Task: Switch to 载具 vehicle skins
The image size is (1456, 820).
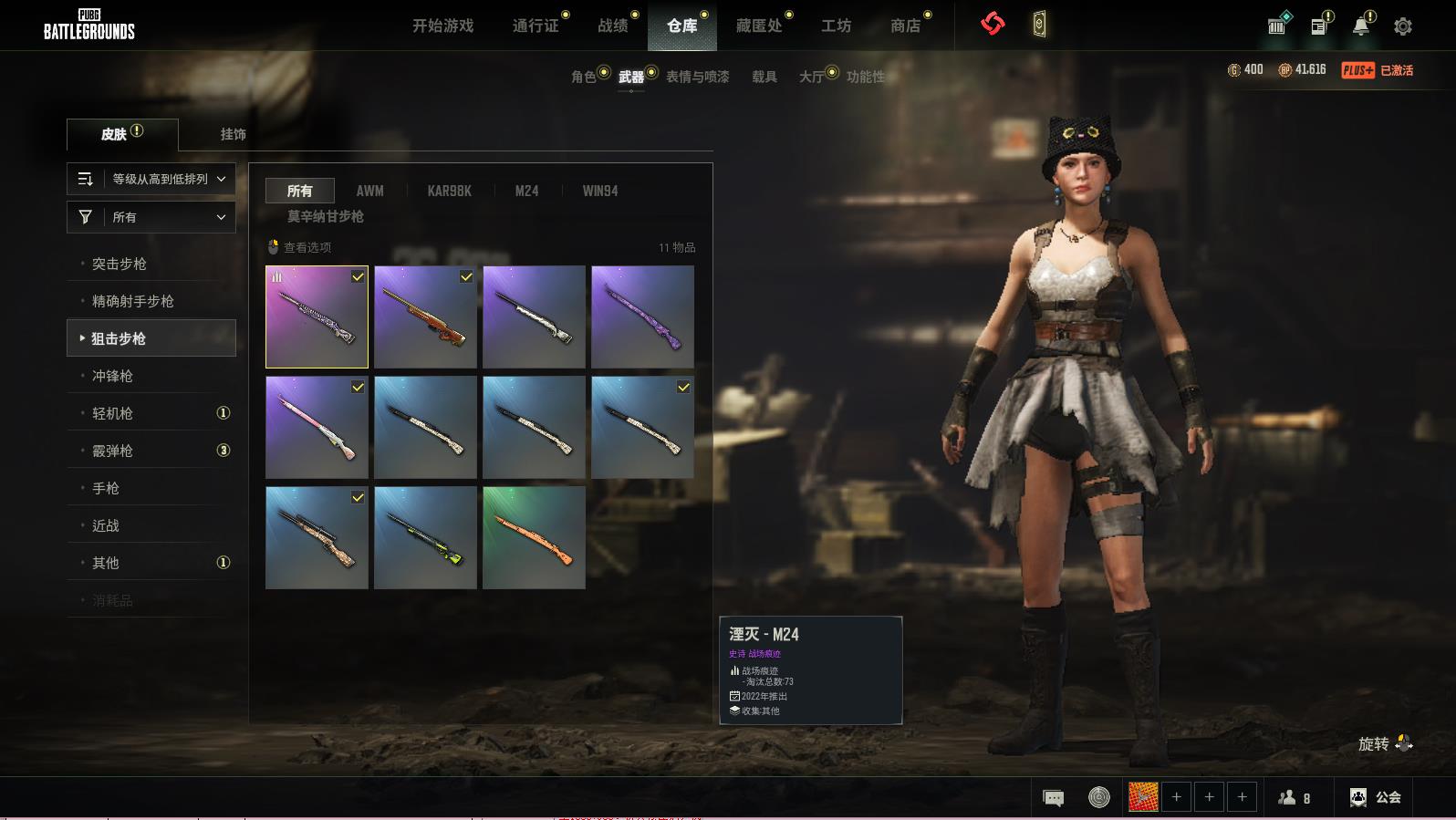Action: 764,77
